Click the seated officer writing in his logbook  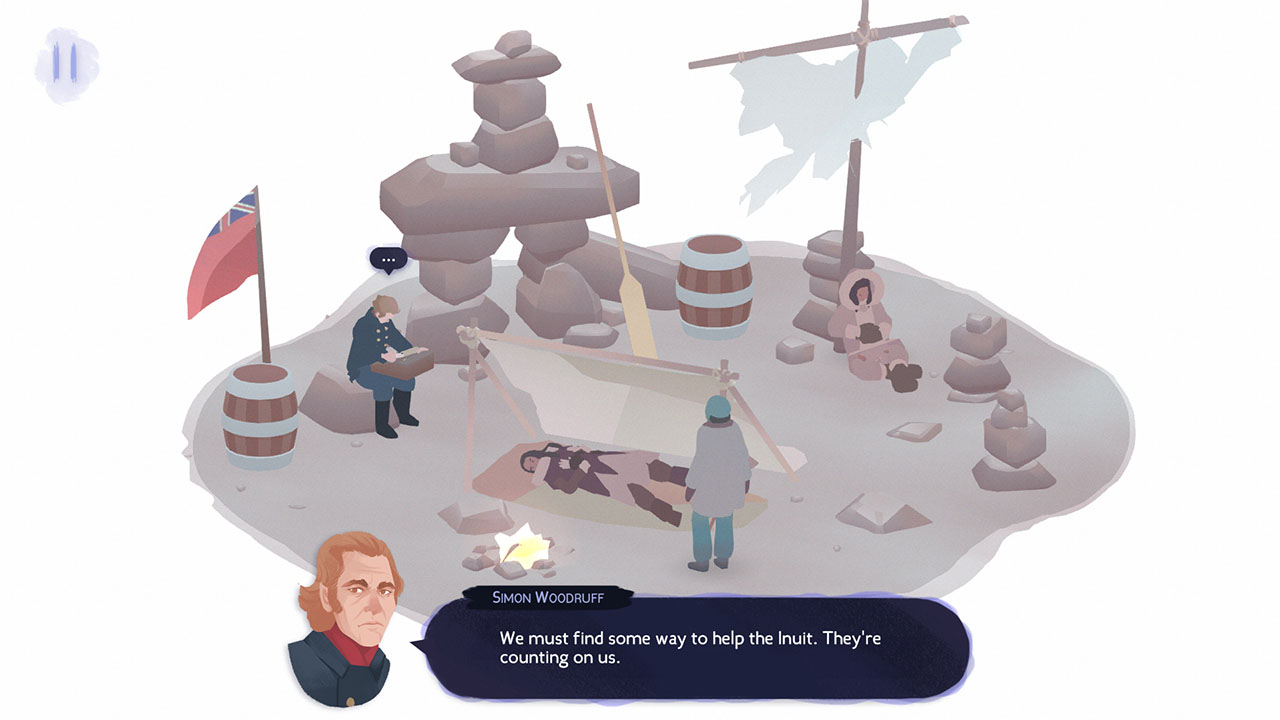(385, 360)
